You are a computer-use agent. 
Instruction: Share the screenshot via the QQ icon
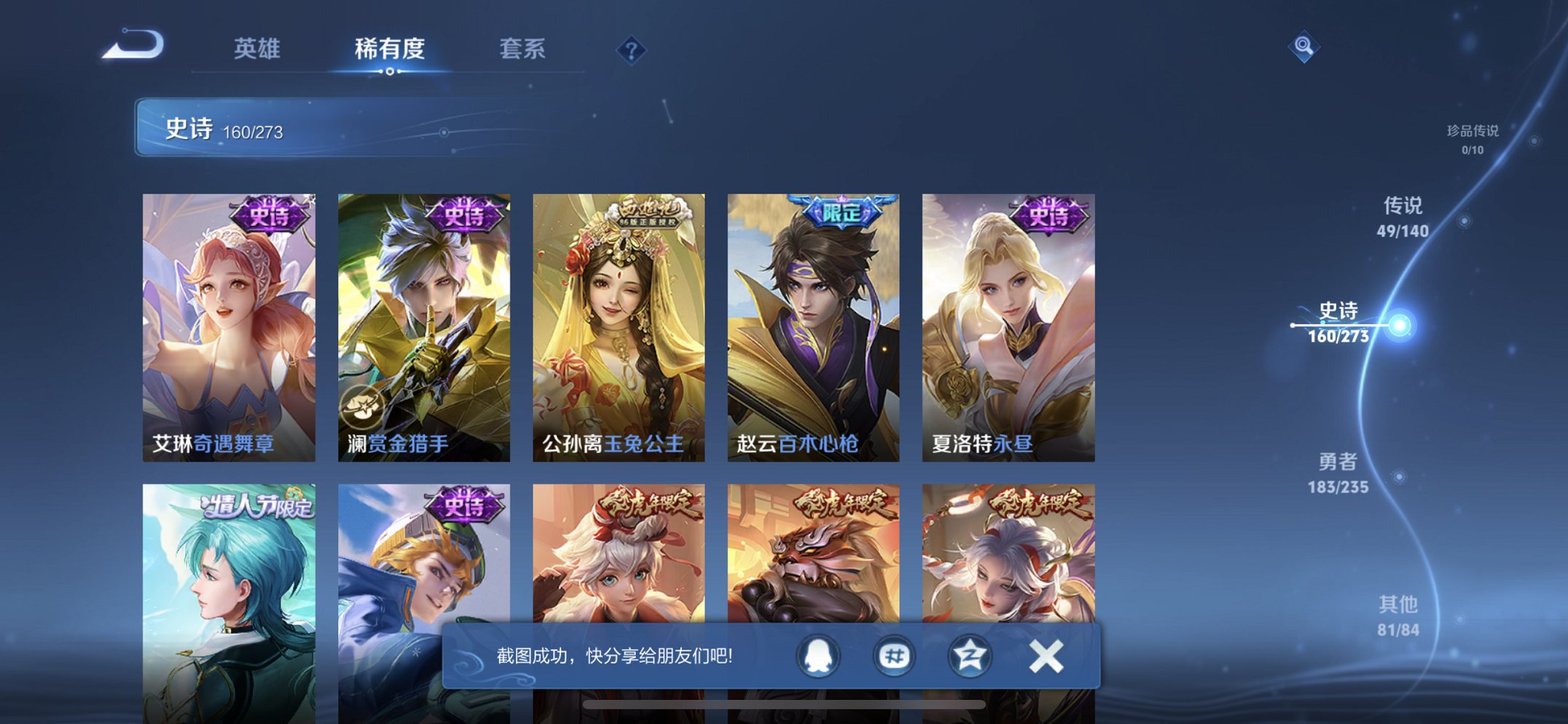coord(816,655)
